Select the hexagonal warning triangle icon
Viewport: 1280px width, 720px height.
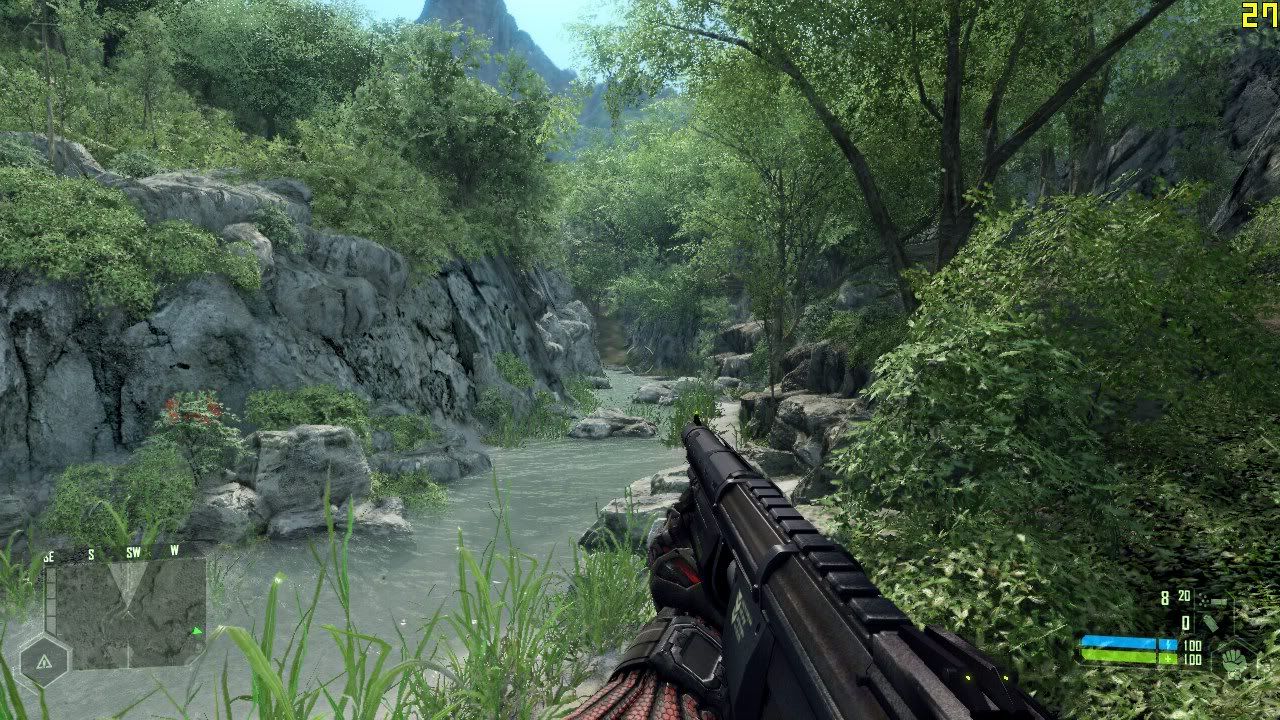(x=44, y=661)
